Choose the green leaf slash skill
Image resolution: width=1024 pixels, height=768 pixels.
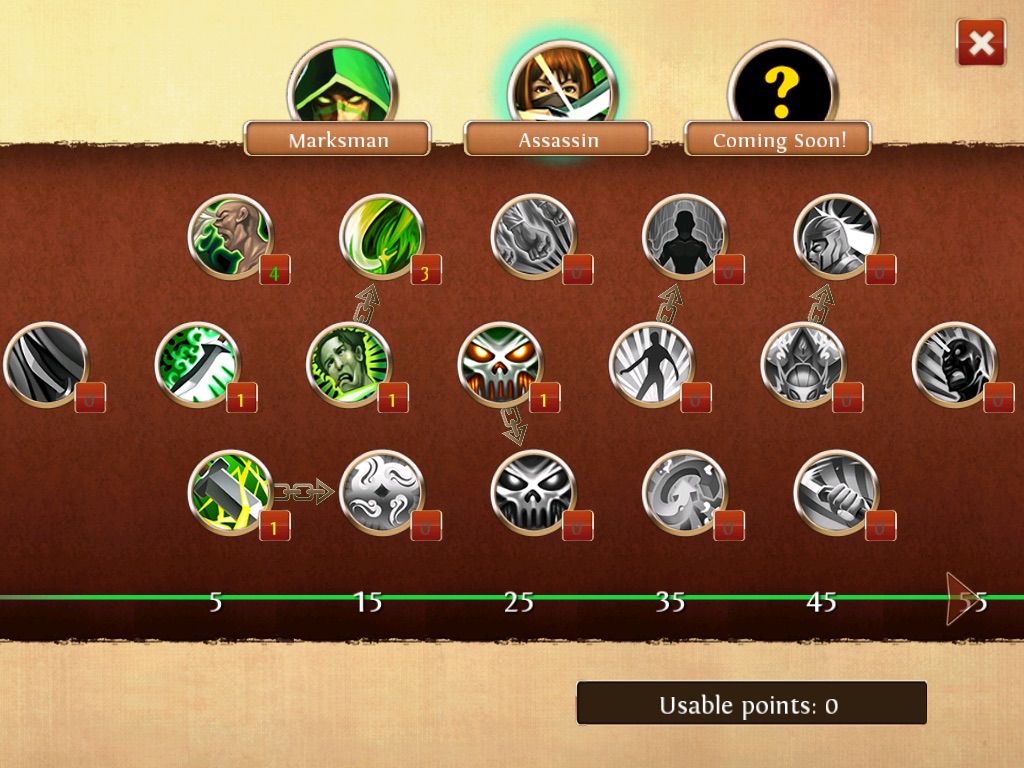click(382, 237)
